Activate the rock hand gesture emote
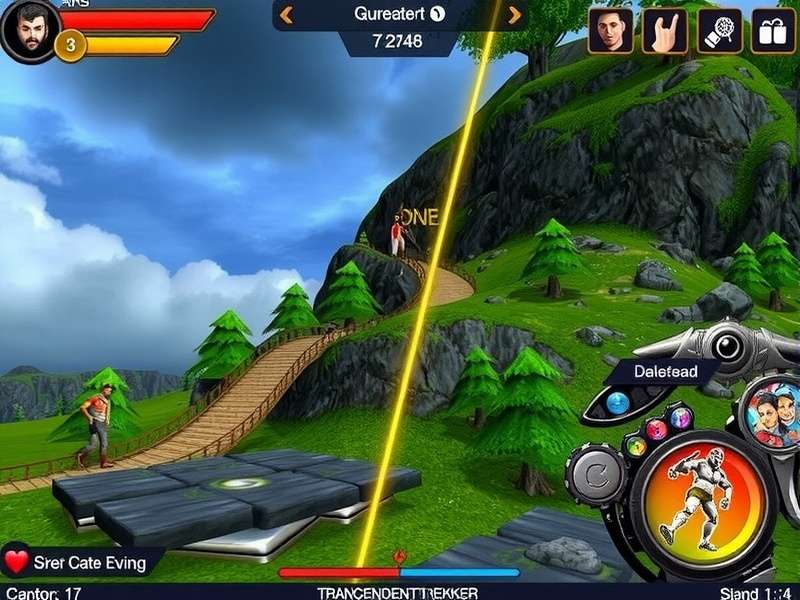800x600 pixels. tap(665, 31)
